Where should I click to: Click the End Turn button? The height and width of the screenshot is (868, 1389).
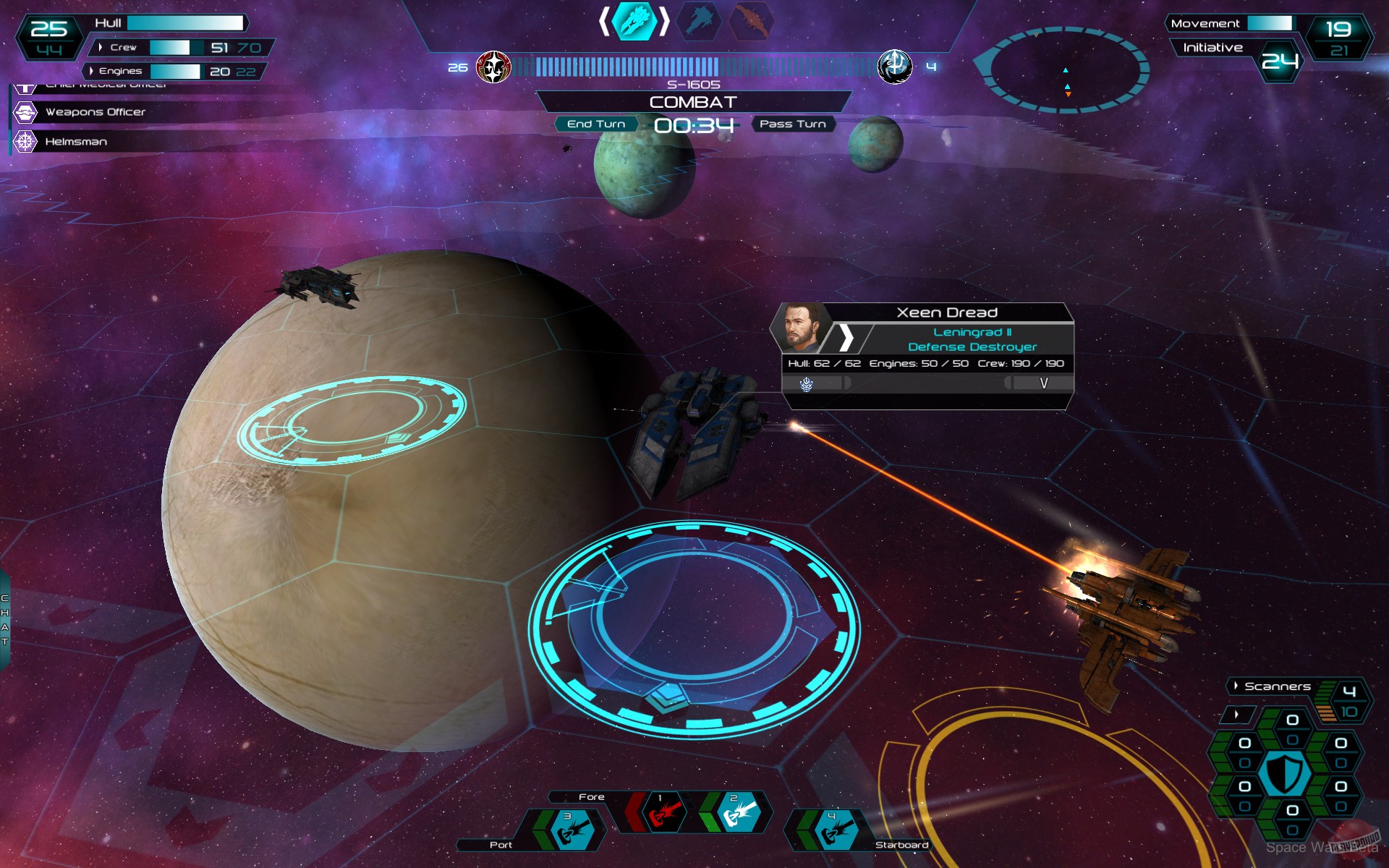598,124
